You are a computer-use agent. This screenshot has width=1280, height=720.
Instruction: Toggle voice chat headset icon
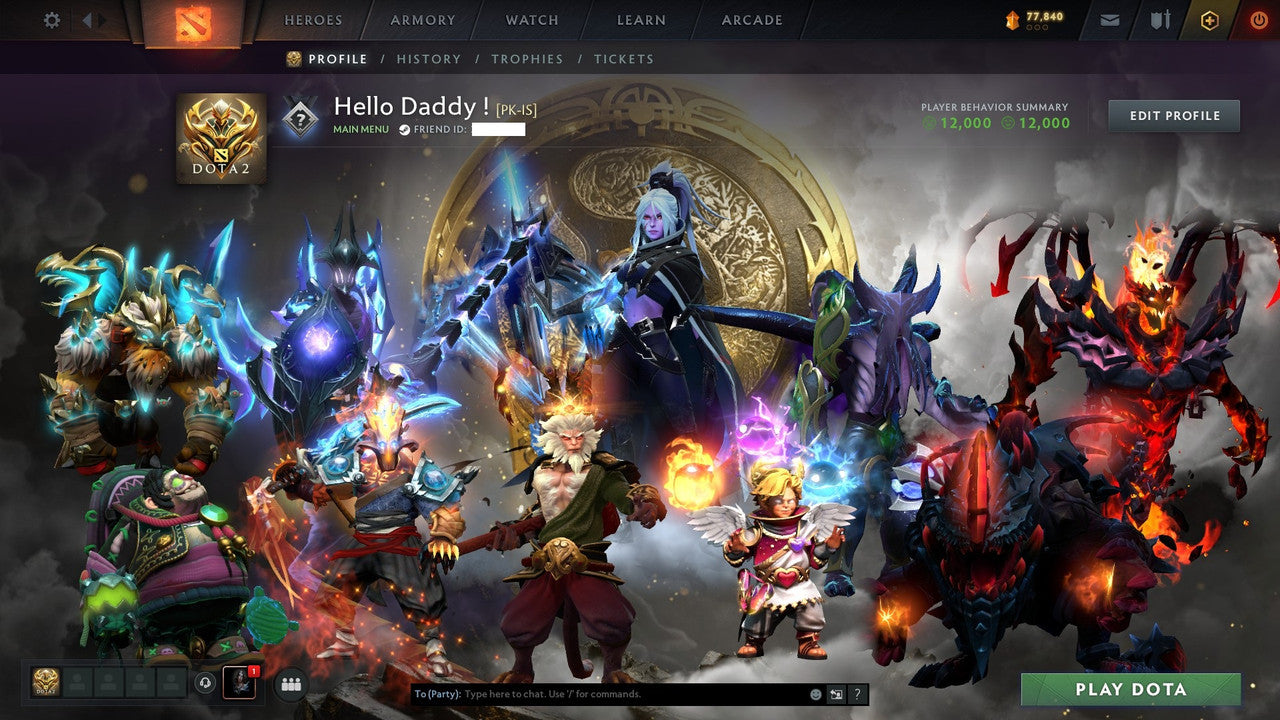click(x=206, y=684)
